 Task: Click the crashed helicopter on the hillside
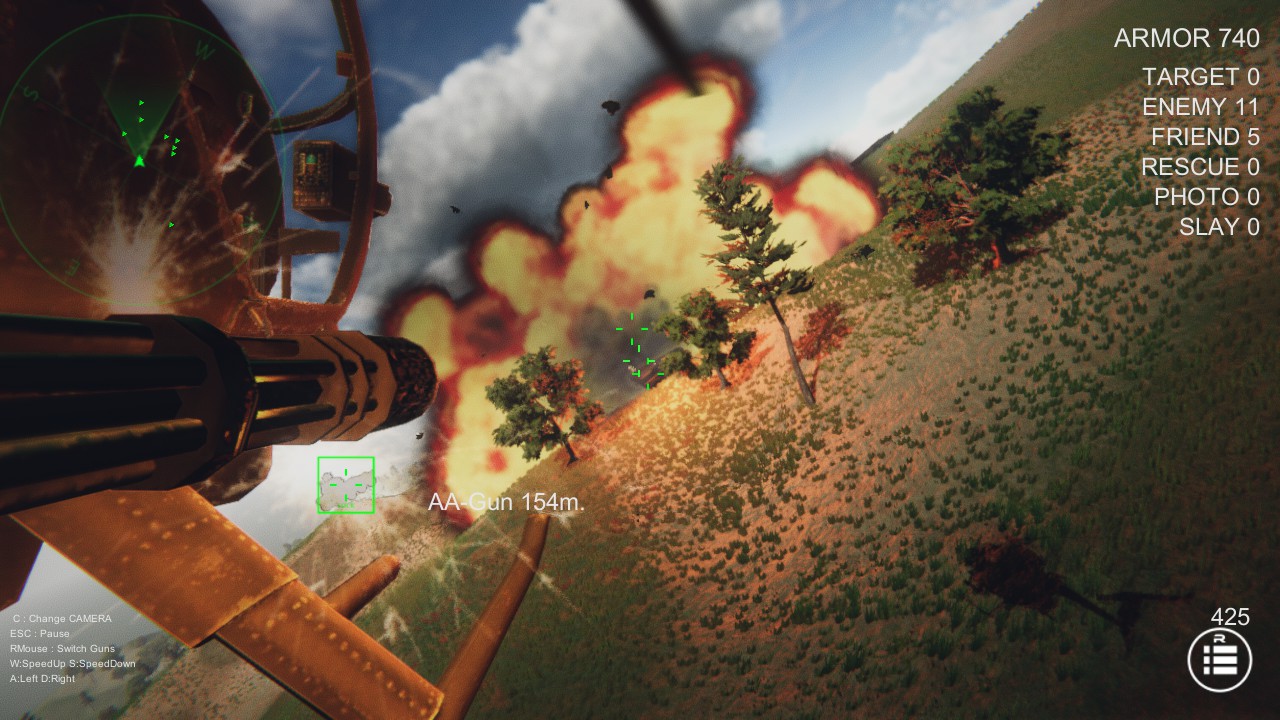1012,575
